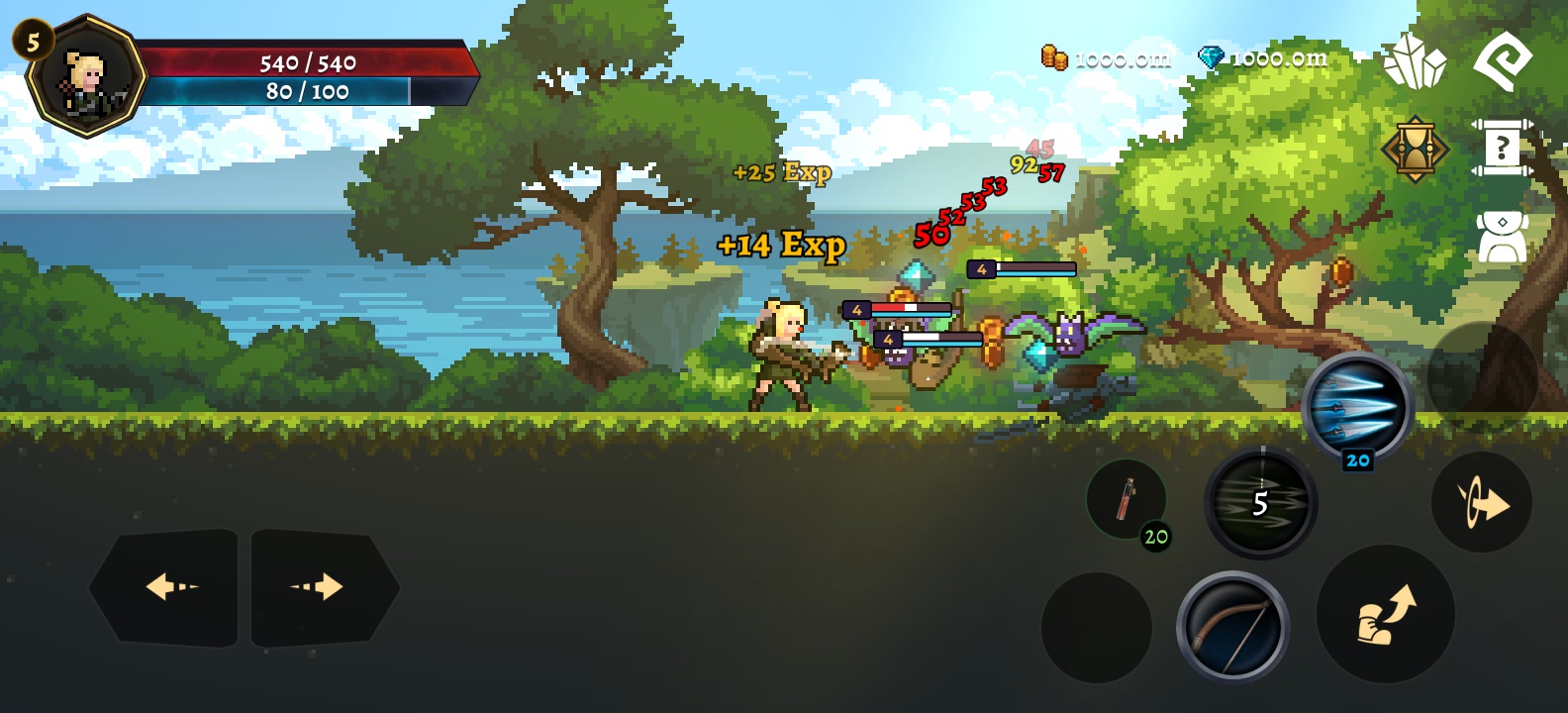Open the hourglass timer icon
Screen dimensions: 1568x713
[x=1416, y=150]
